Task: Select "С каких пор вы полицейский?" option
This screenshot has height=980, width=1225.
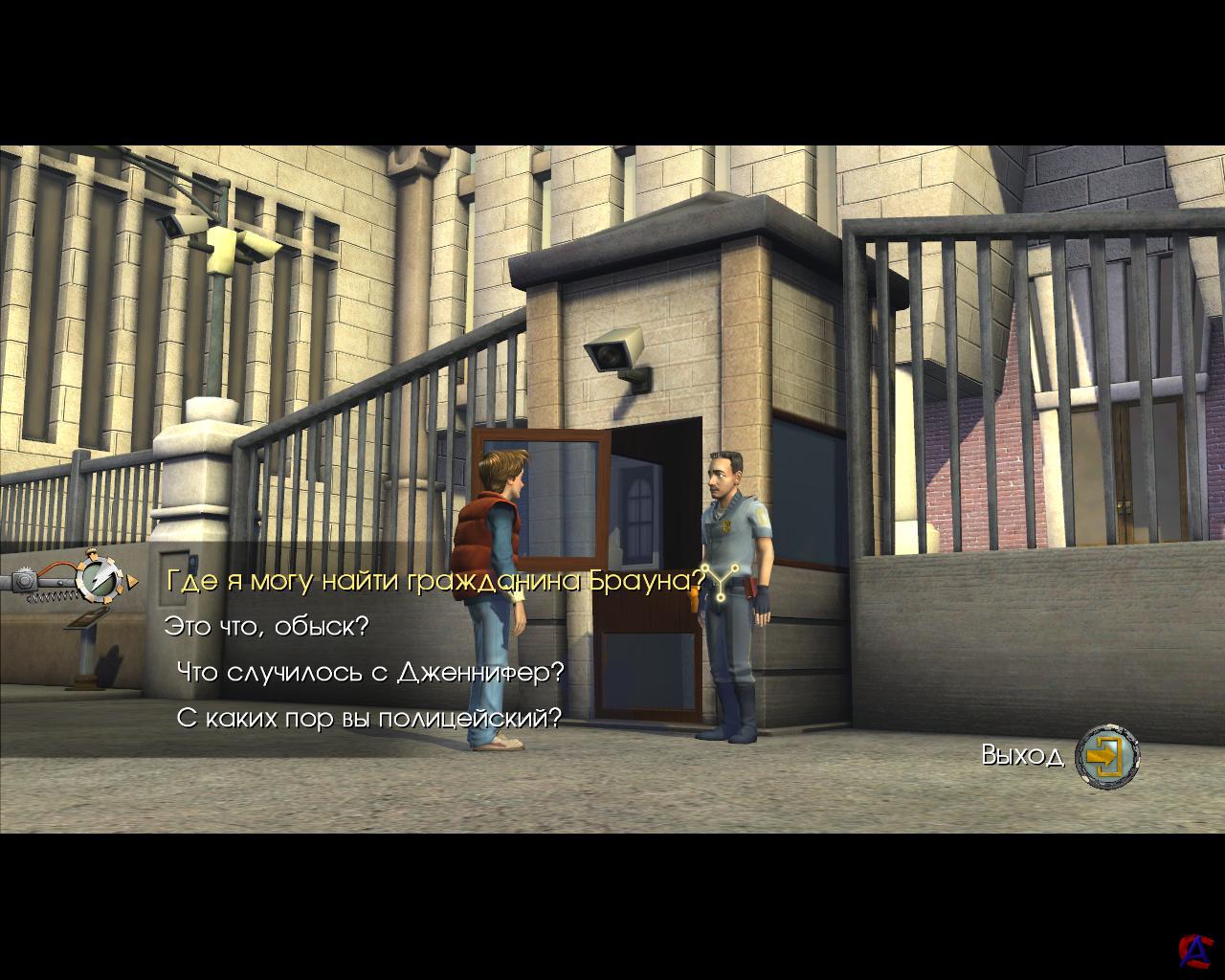Action: point(368,718)
